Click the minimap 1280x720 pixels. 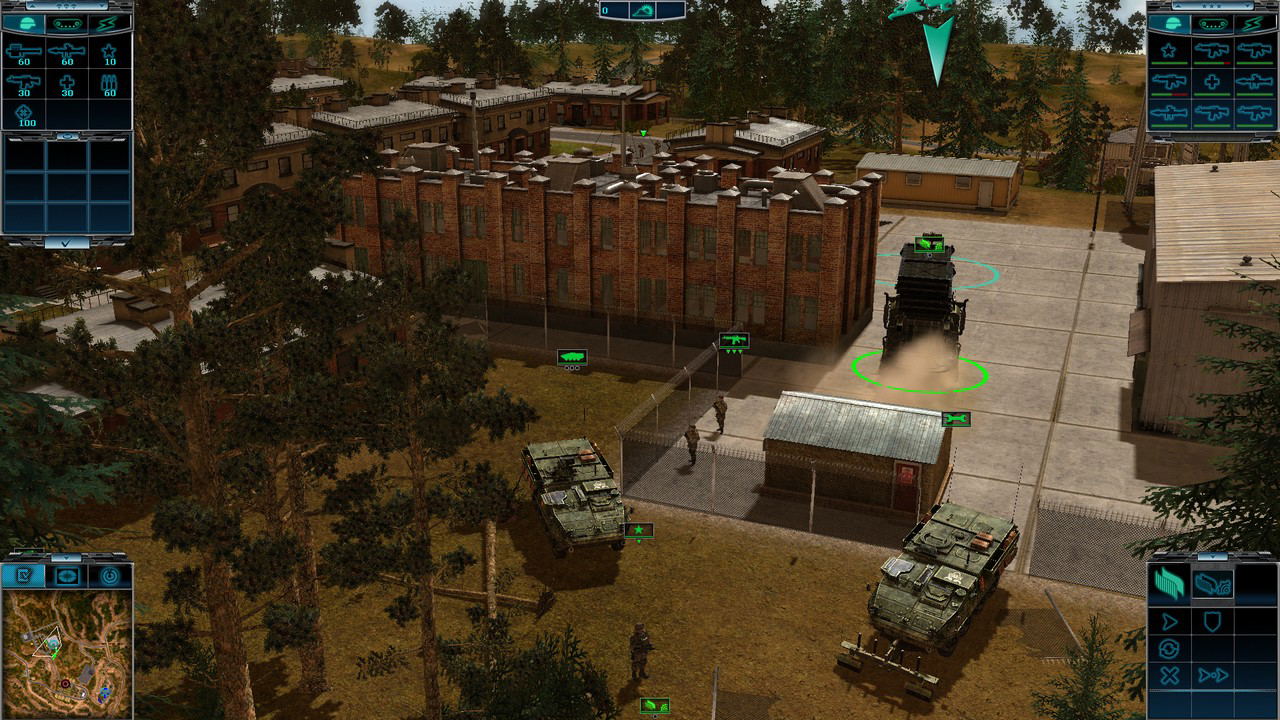(x=66, y=652)
